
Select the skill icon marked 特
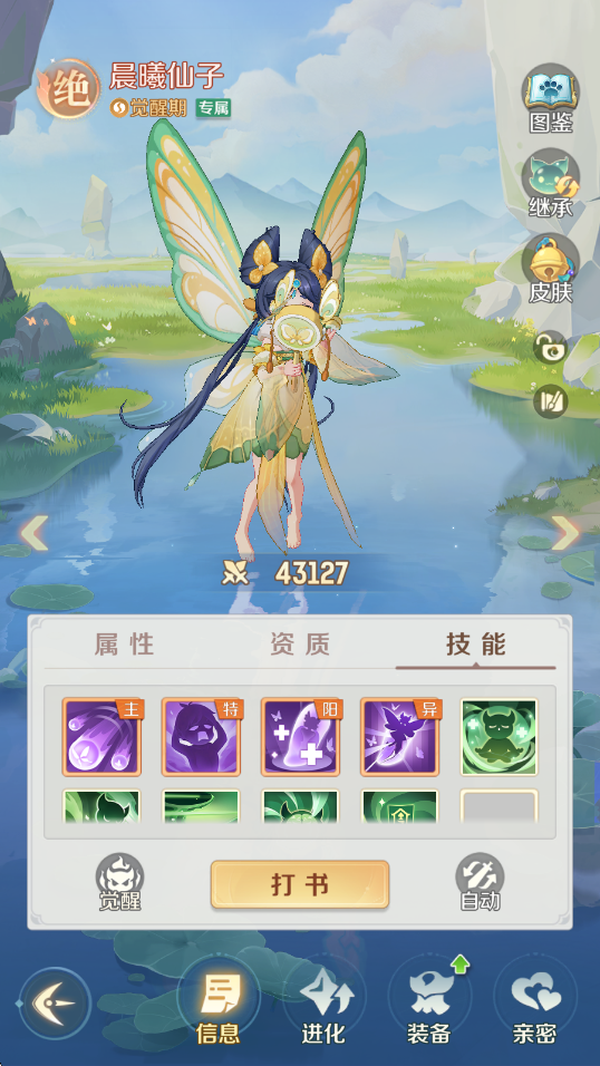[201, 737]
